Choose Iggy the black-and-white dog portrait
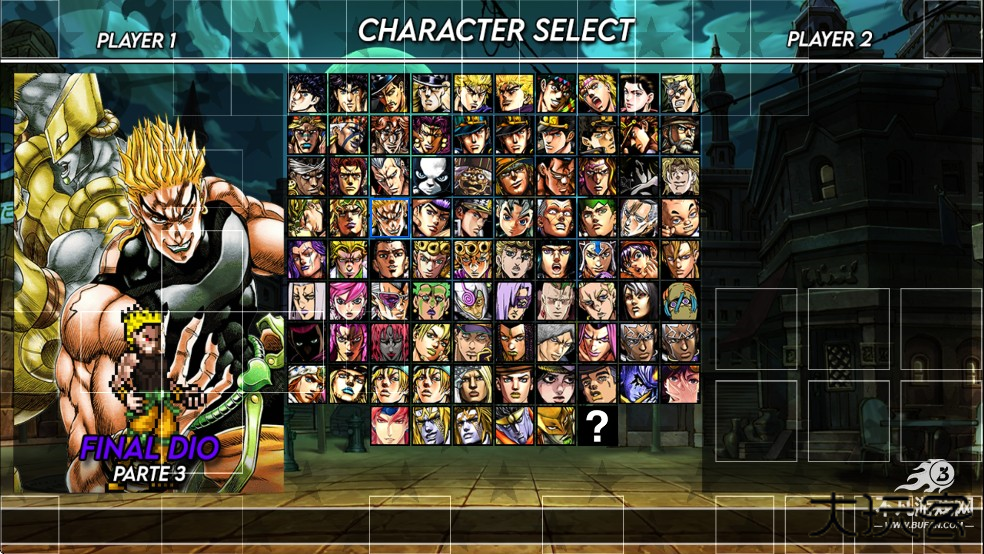This screenshot has width=984, height=554. click(x=431, y=177)
